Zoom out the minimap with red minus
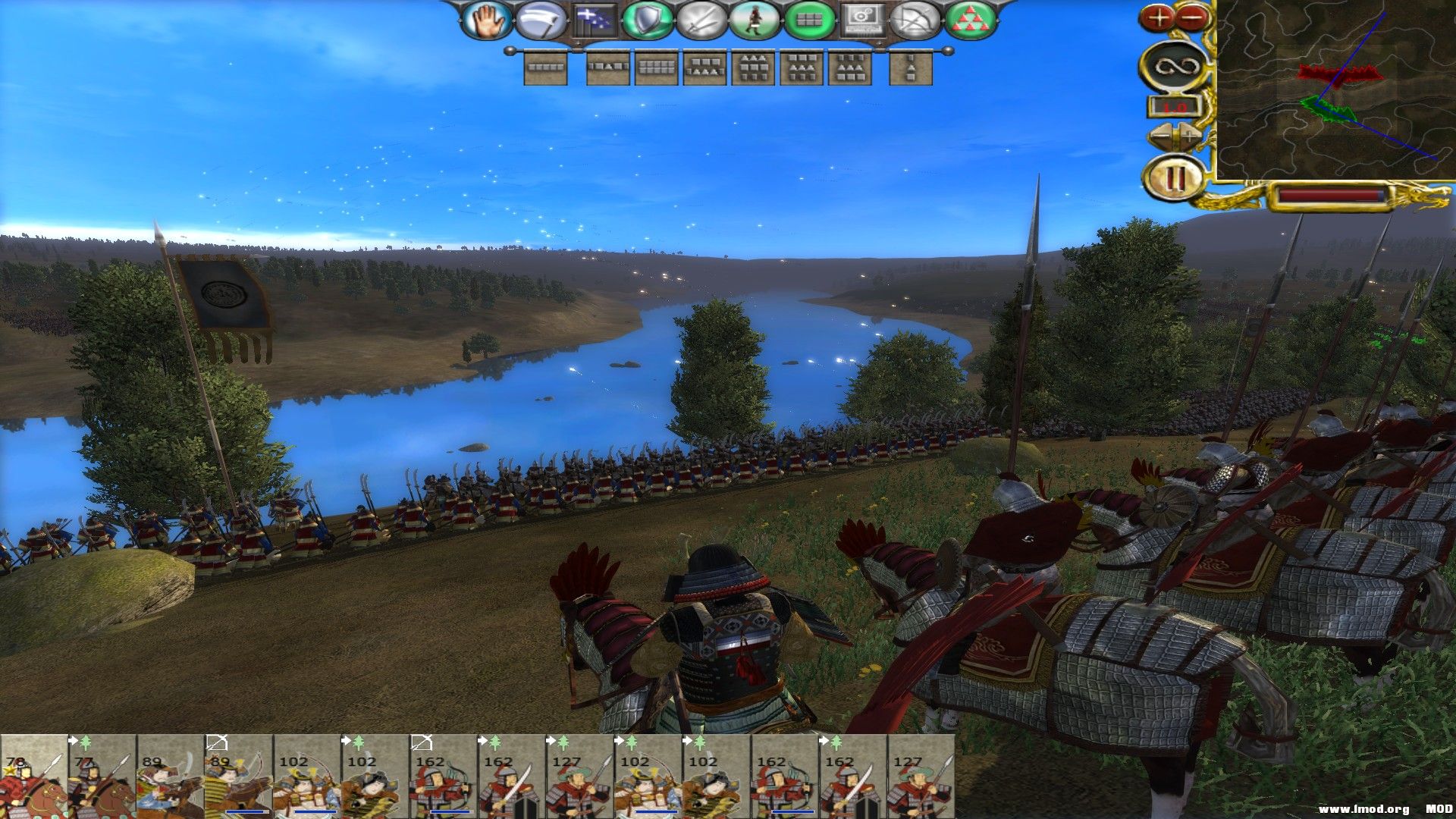The height and width of the screenshot is (819, 1456). click(1192, 17)
